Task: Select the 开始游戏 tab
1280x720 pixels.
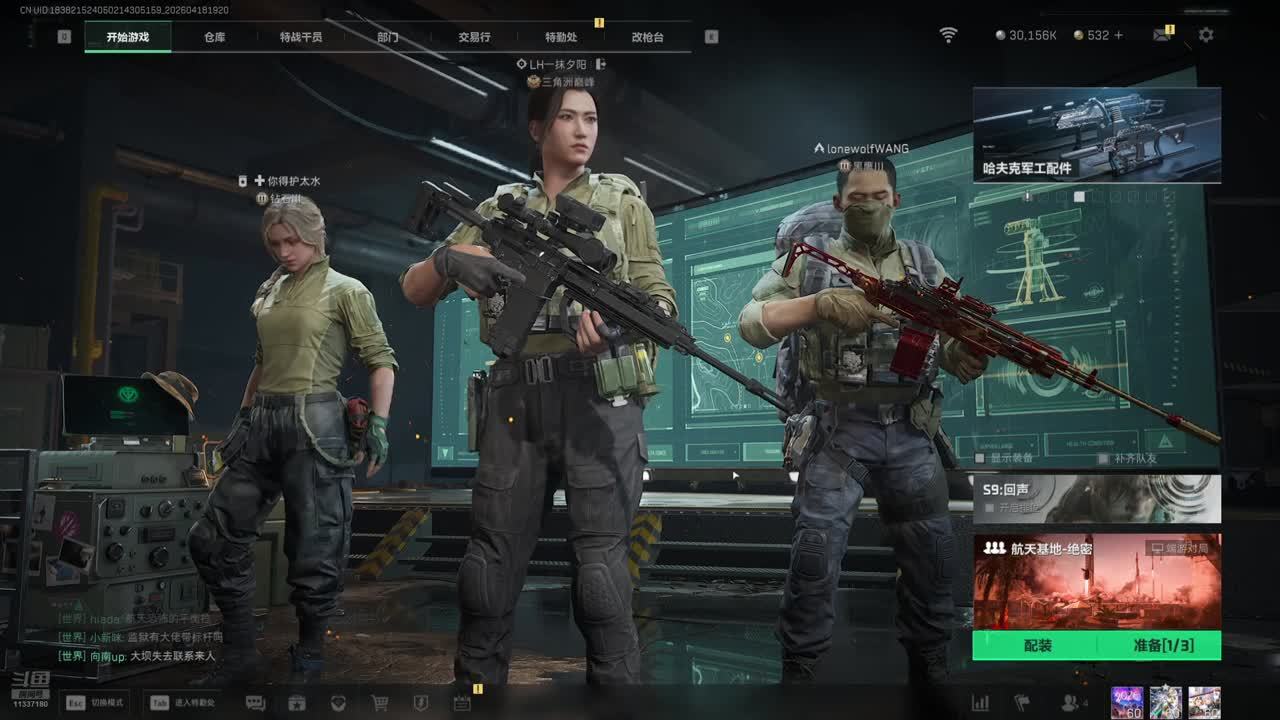Action: tap(128, 37)
